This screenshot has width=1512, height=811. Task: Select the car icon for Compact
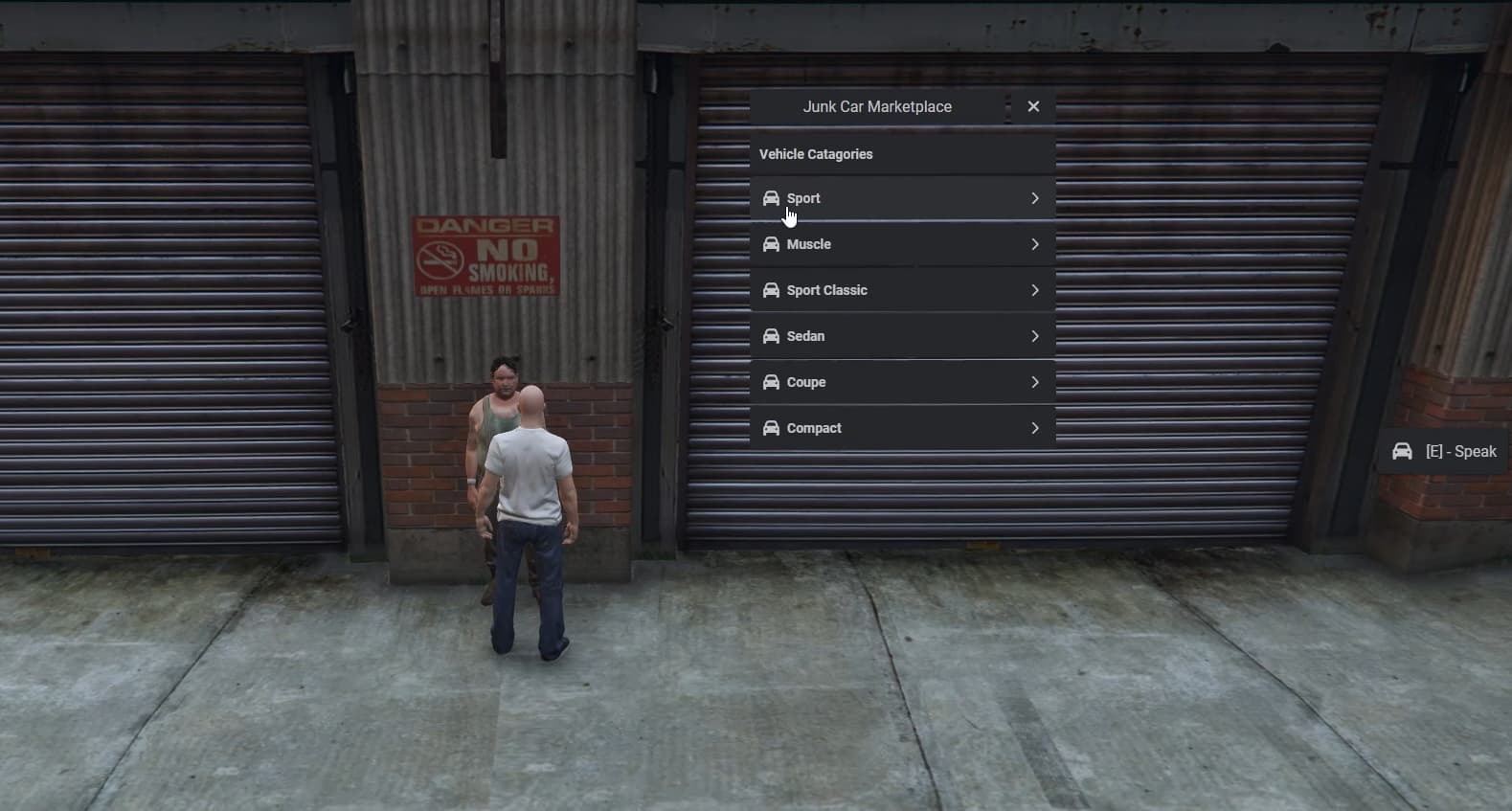point(772,428)
